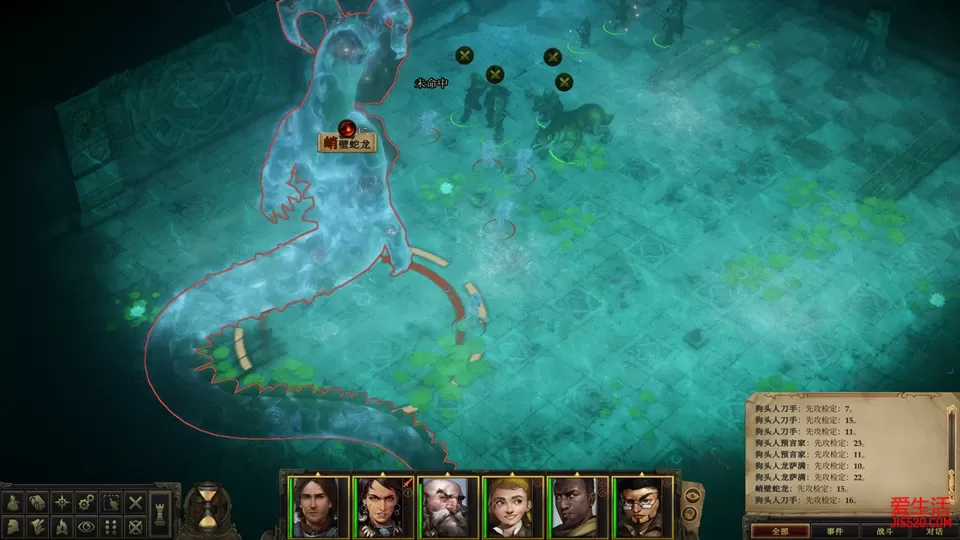Select the dark-skinned man's portrait
The image size is (960, 540).
tap(578, 507)
